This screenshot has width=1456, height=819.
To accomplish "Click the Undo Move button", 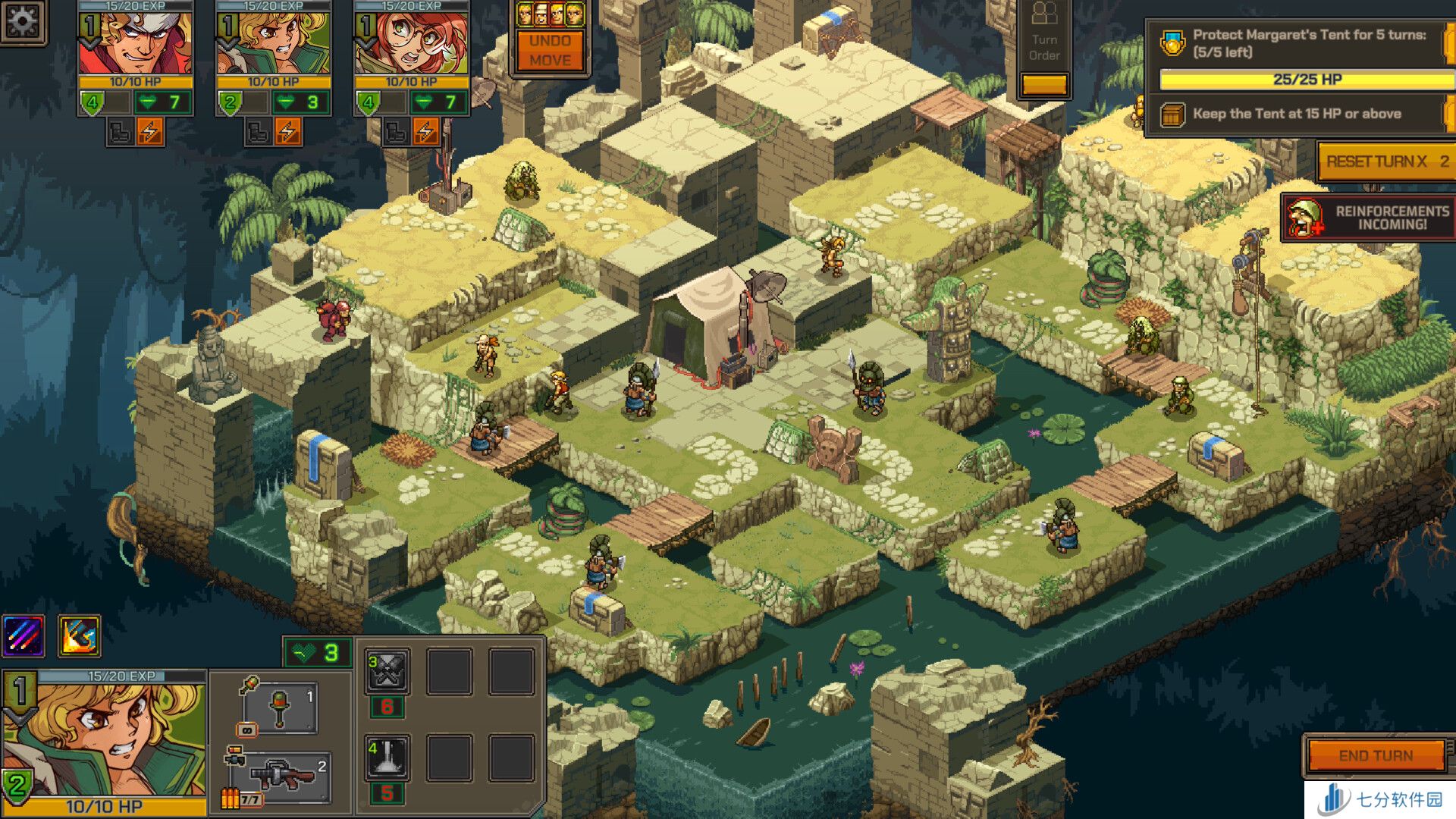I will [x=551, y=51].
